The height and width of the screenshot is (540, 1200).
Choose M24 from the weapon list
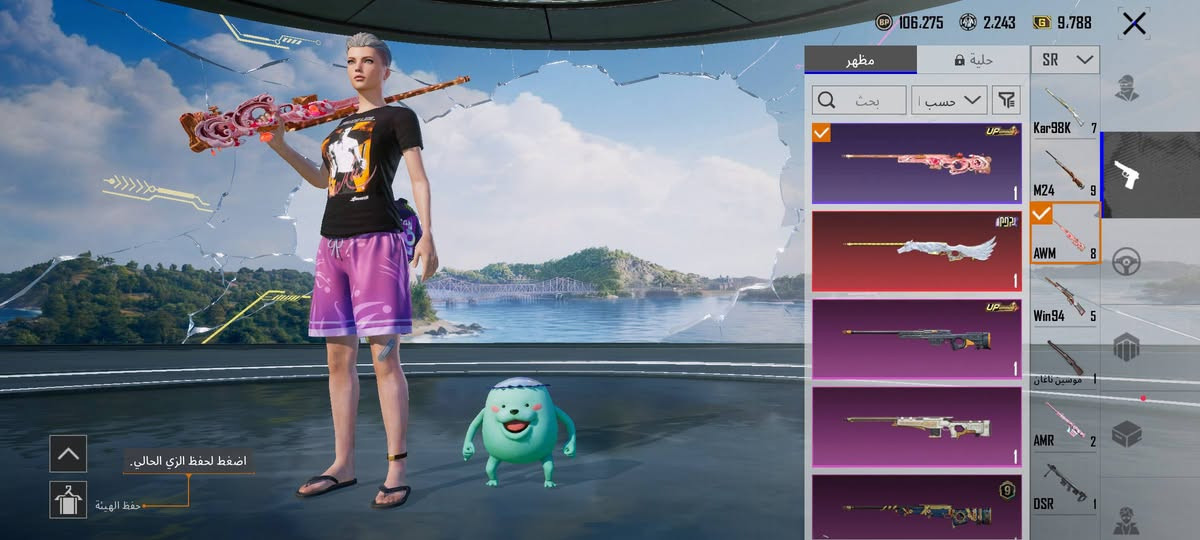click(1065, 173)
